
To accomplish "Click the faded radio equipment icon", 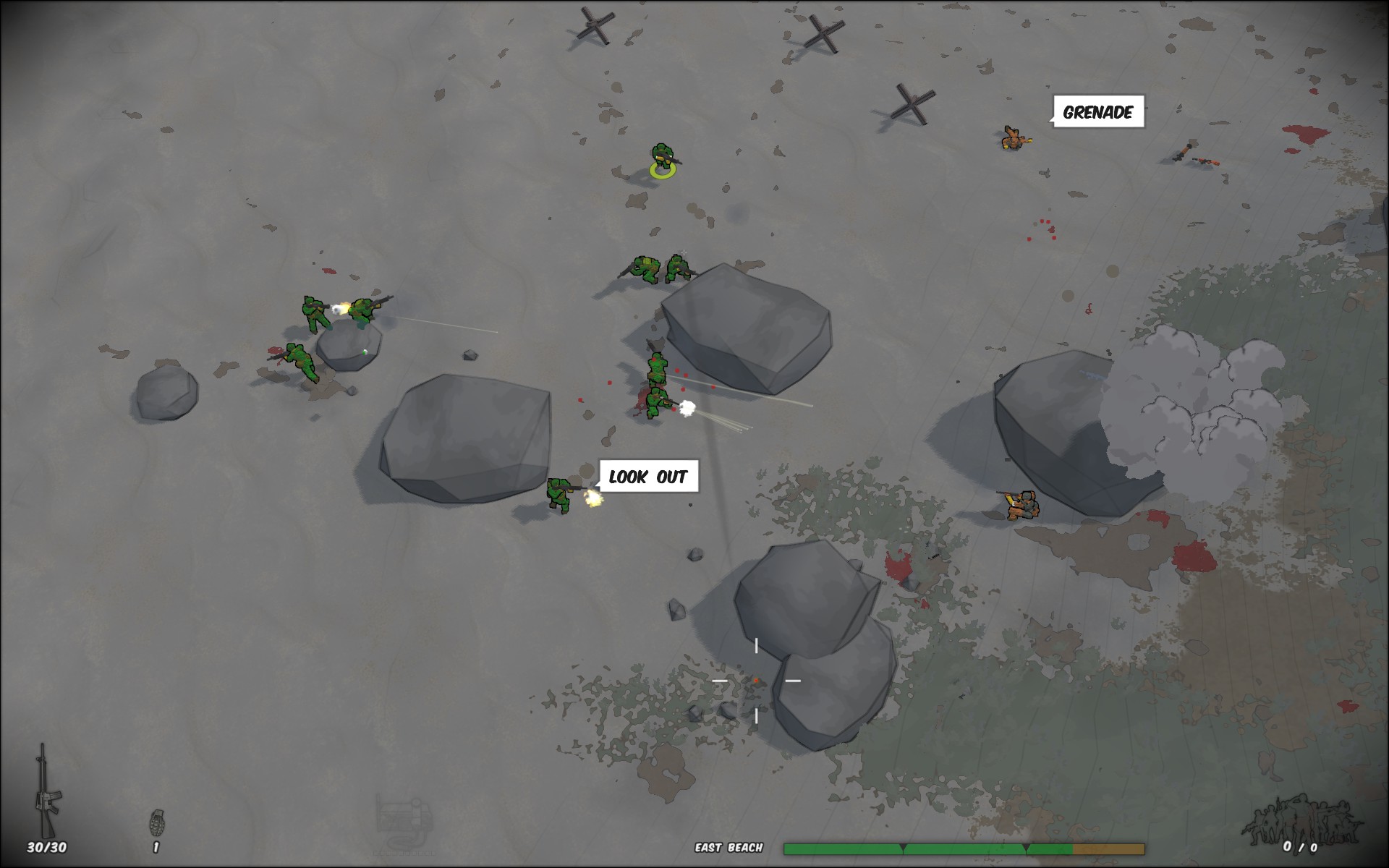I will pos(404,820).
